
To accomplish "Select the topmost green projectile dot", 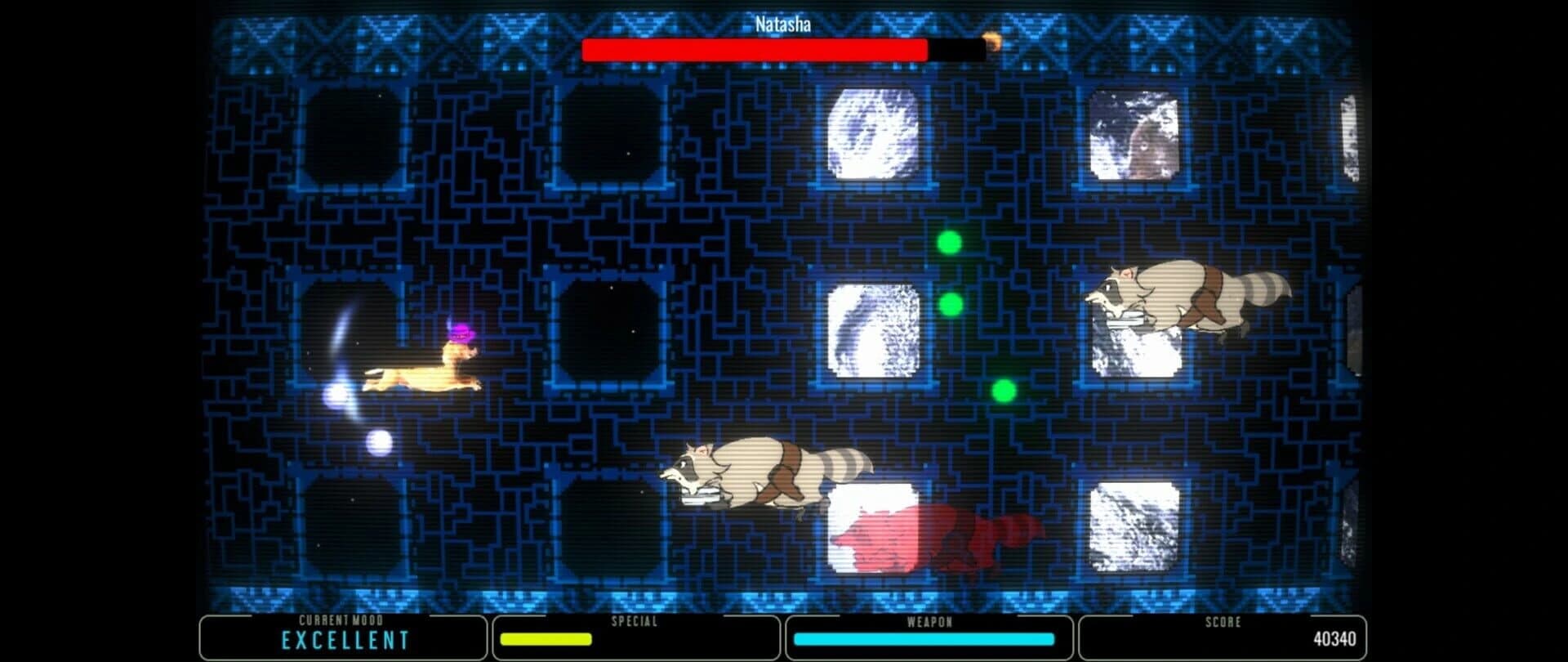I will 948,241.
